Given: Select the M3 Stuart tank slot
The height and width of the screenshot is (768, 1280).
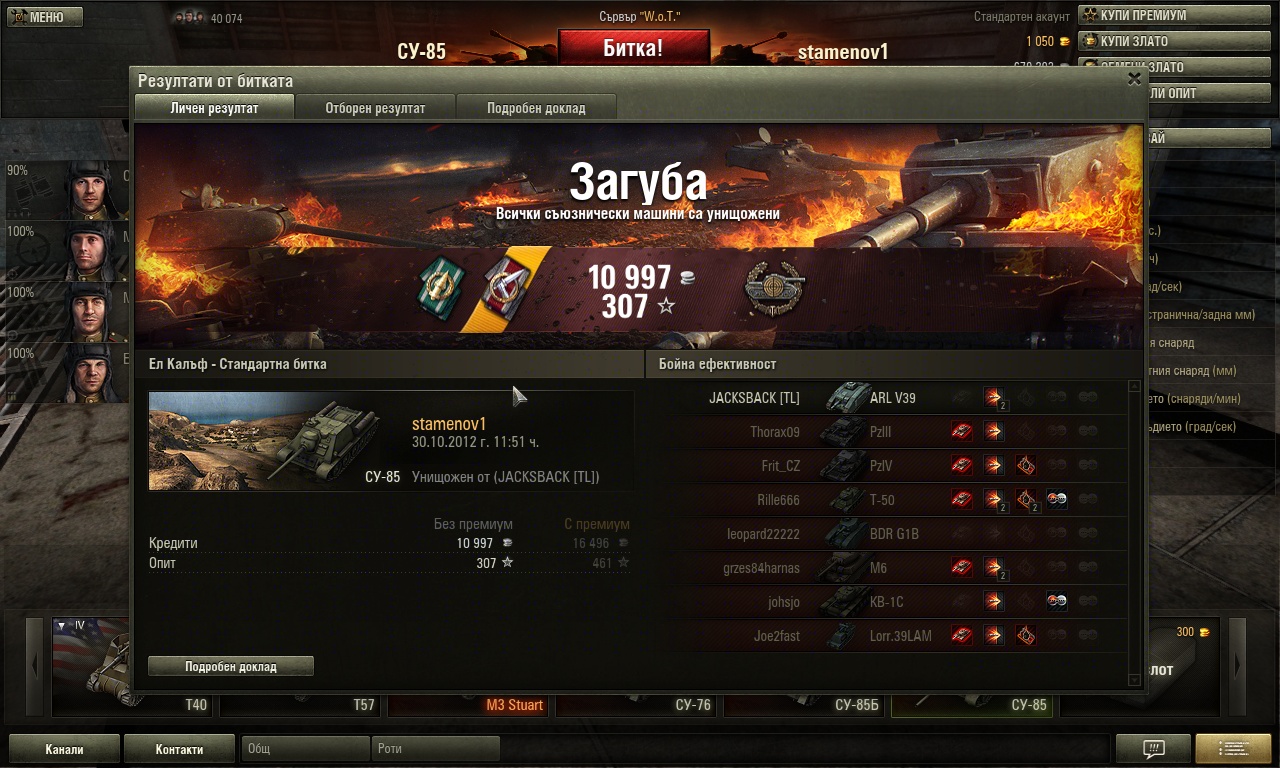Looking at the screenshot, I should (468, 704).
